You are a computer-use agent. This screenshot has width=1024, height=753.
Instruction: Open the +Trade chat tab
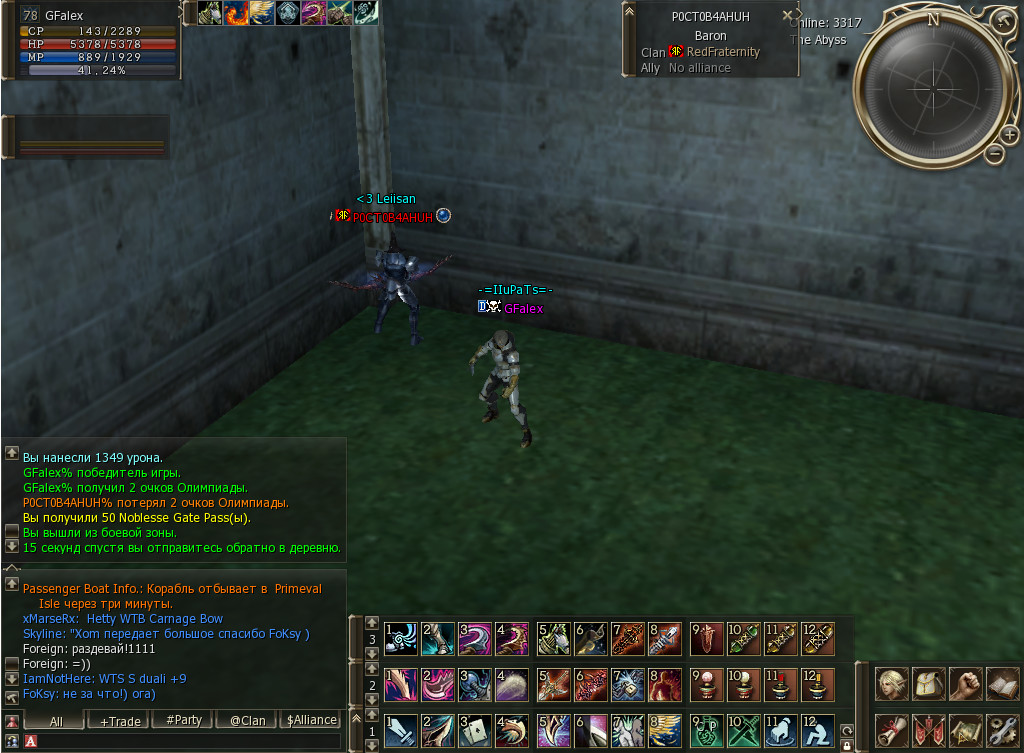117,720
